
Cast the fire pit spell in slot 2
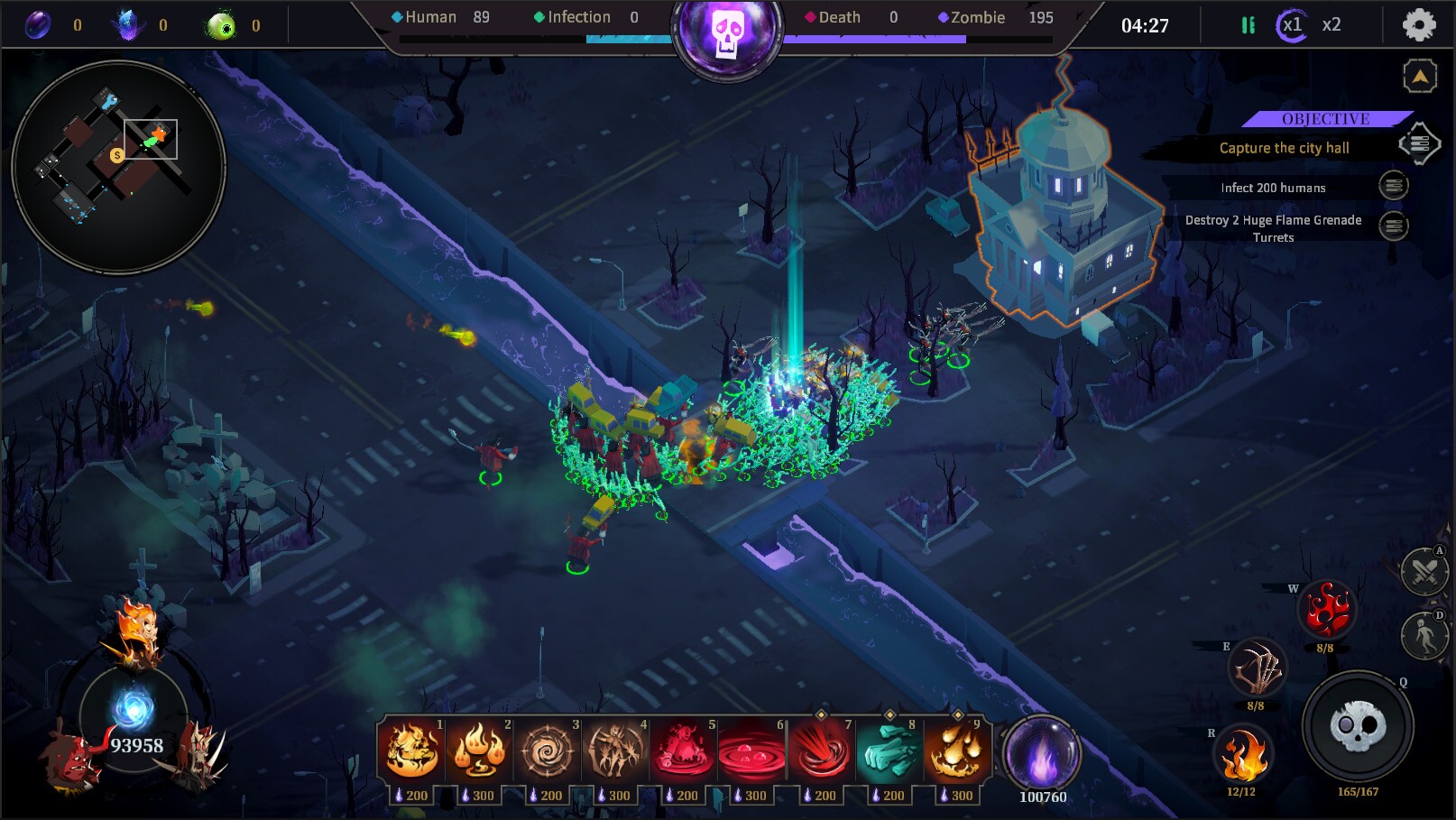479,751
